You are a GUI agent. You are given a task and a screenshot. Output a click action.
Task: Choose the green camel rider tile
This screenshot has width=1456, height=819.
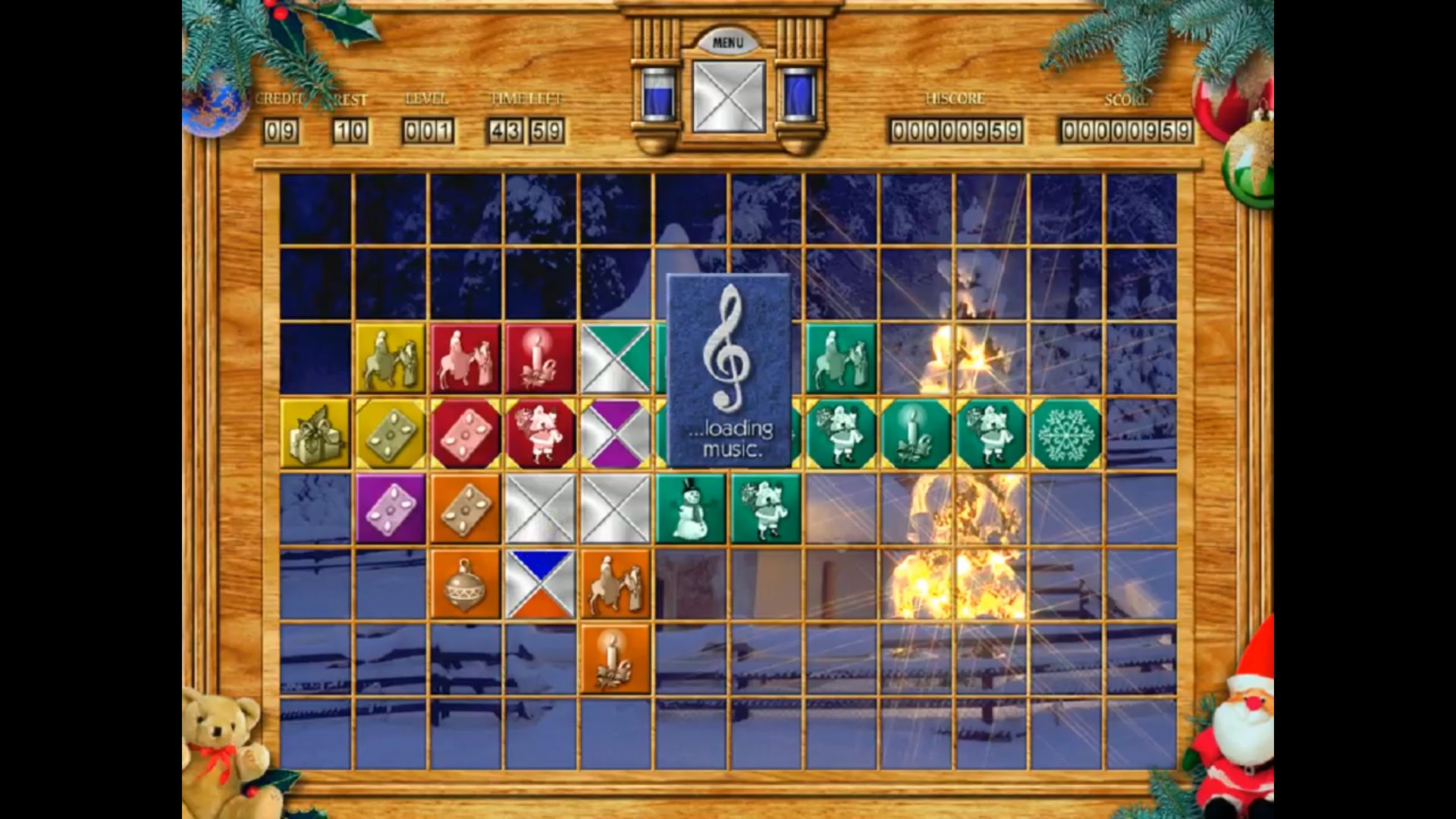[x=840, y=359]
